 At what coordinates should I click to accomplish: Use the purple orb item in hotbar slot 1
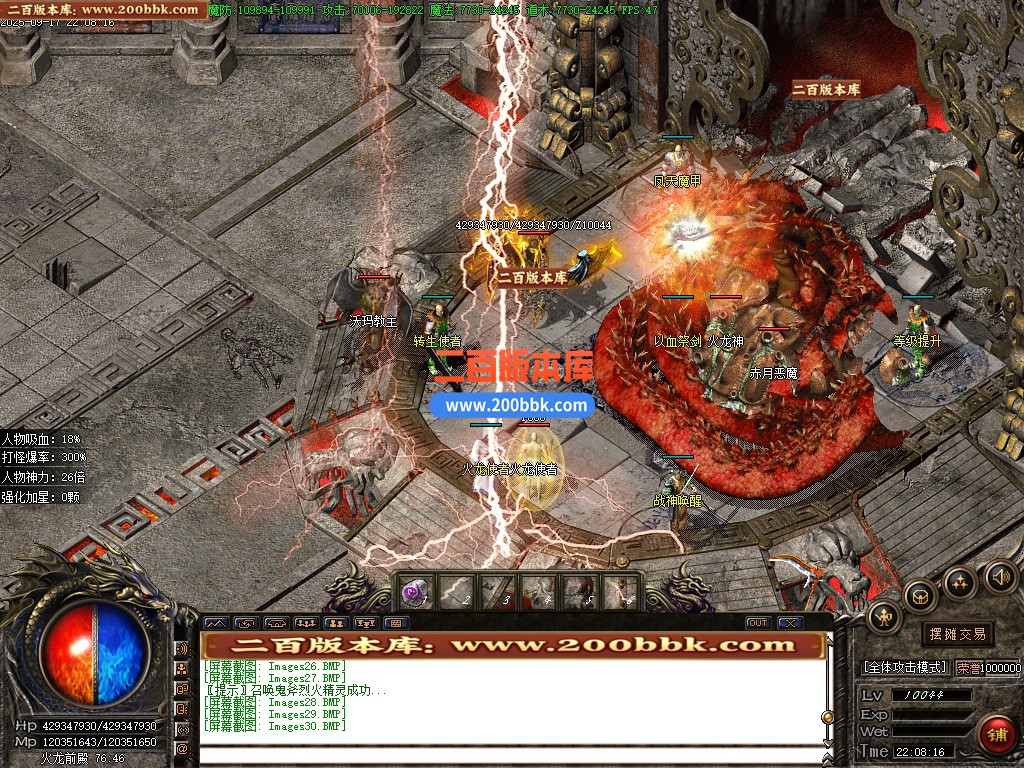tap(413, 593)
